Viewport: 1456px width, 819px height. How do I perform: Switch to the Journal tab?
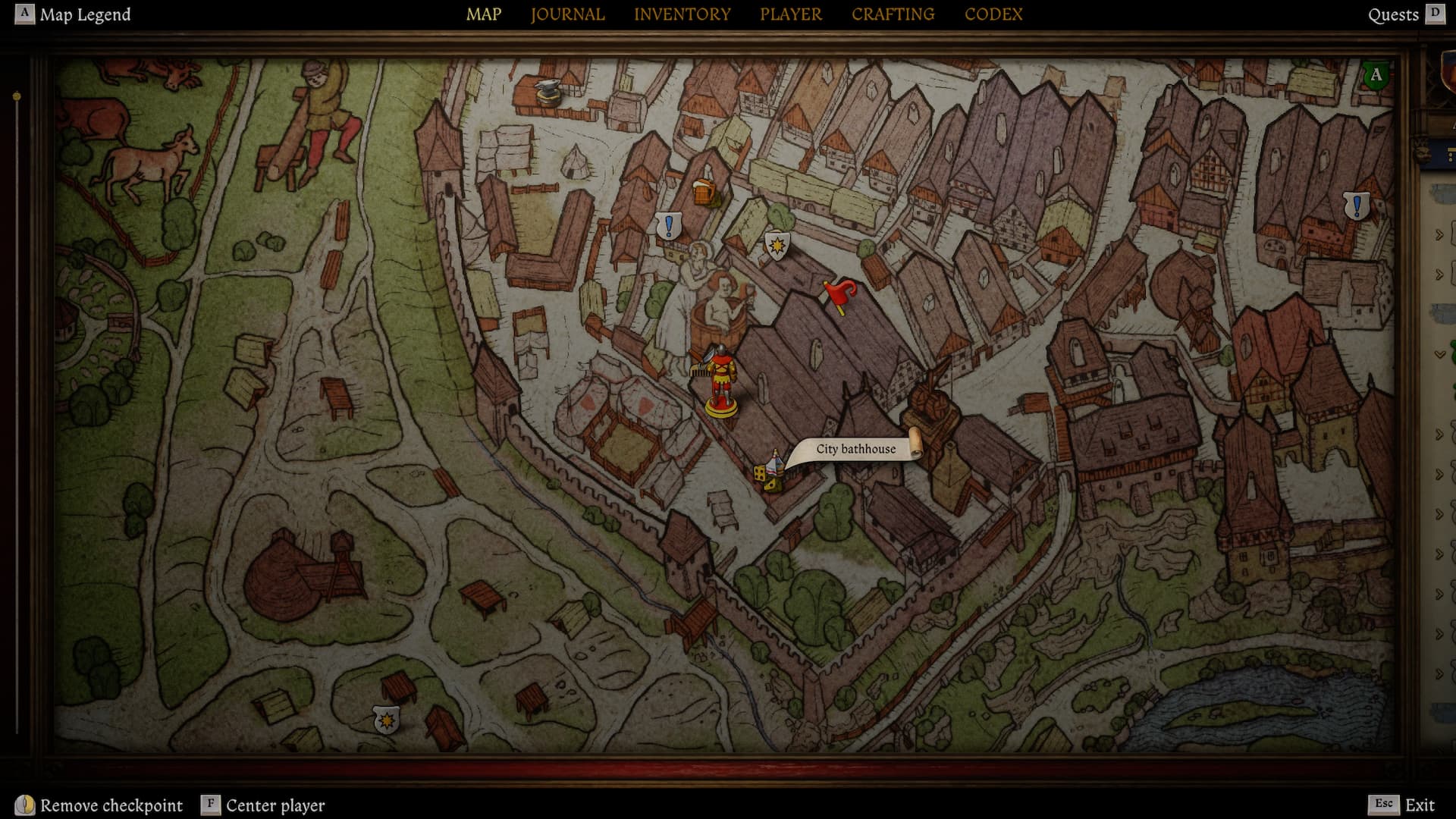567,14
